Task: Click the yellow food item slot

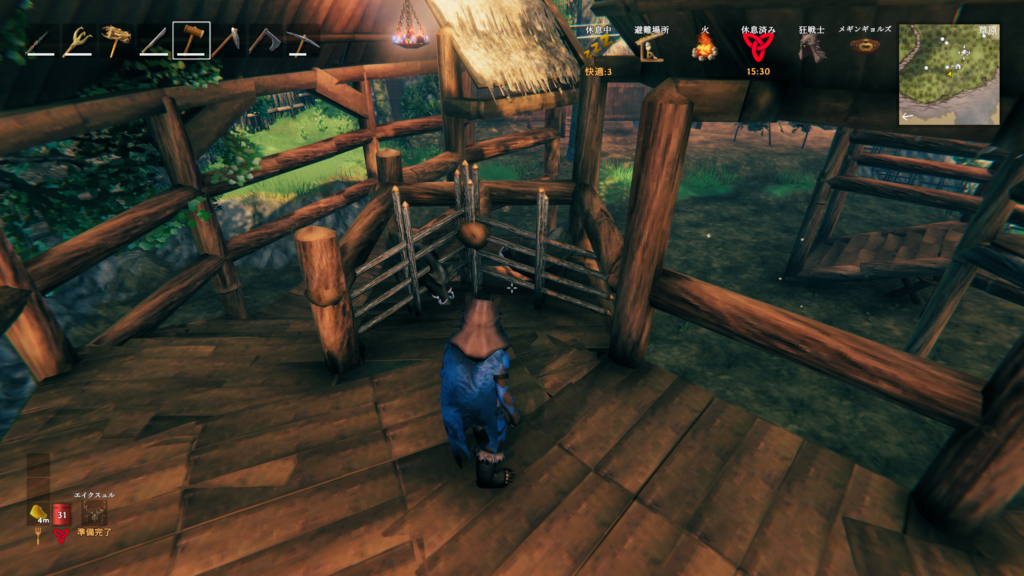Action: tap(37, 513)
